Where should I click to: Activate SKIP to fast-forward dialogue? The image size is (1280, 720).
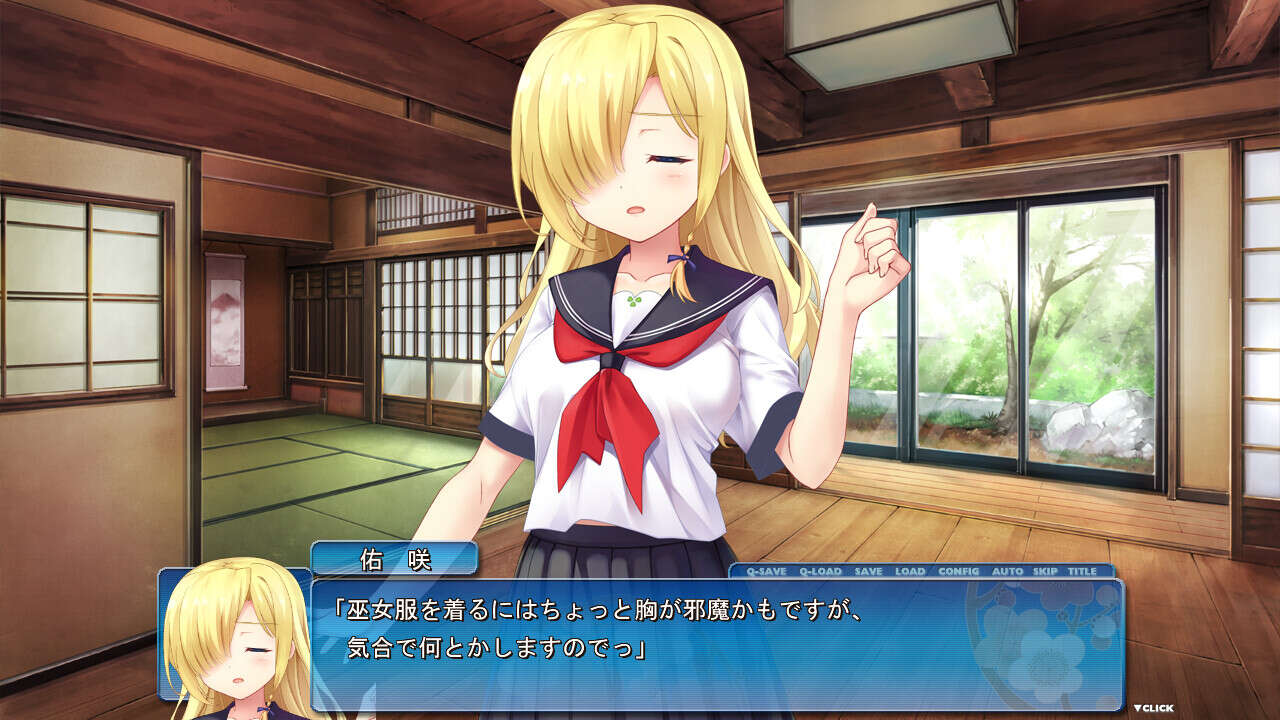pos(1045,571)
